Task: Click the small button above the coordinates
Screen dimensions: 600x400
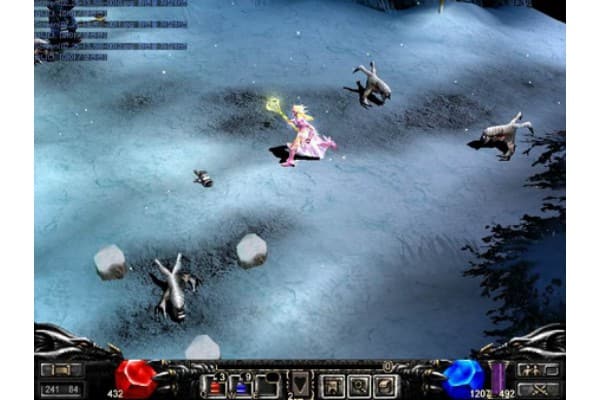Action: (61, 369)
